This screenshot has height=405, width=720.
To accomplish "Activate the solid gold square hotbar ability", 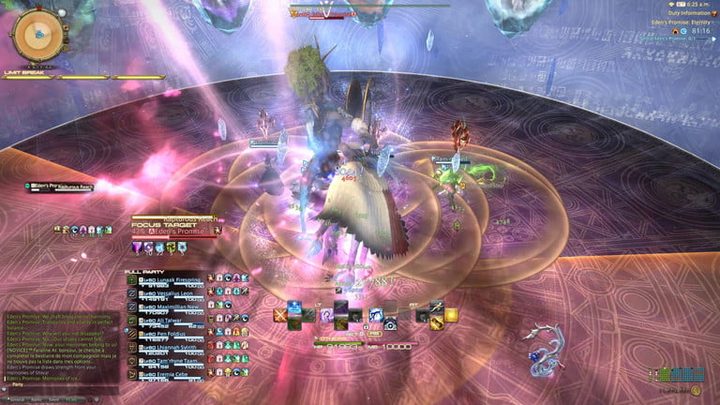I will [451, 315].
